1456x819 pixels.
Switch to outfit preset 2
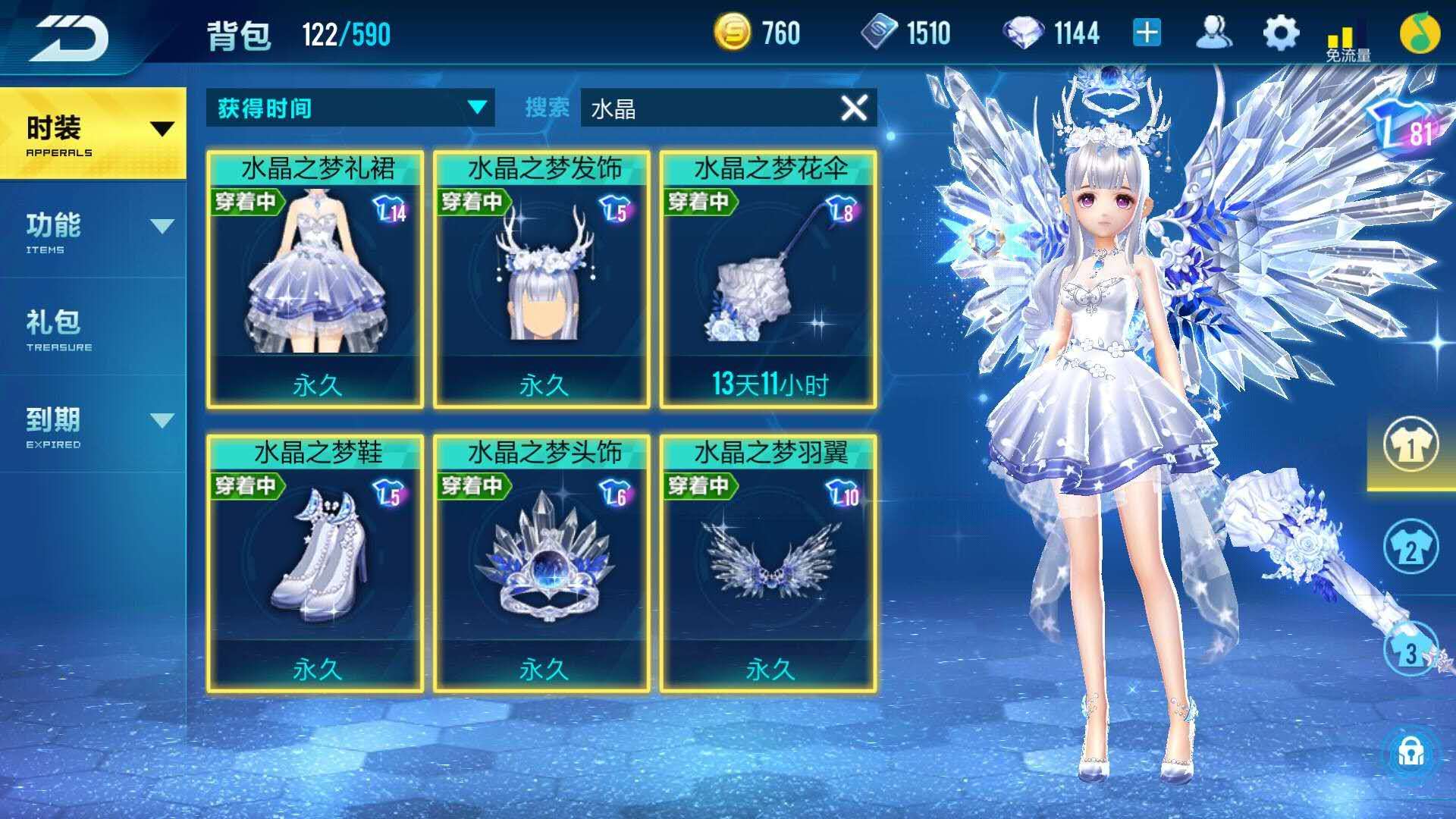click(1410, 546)
